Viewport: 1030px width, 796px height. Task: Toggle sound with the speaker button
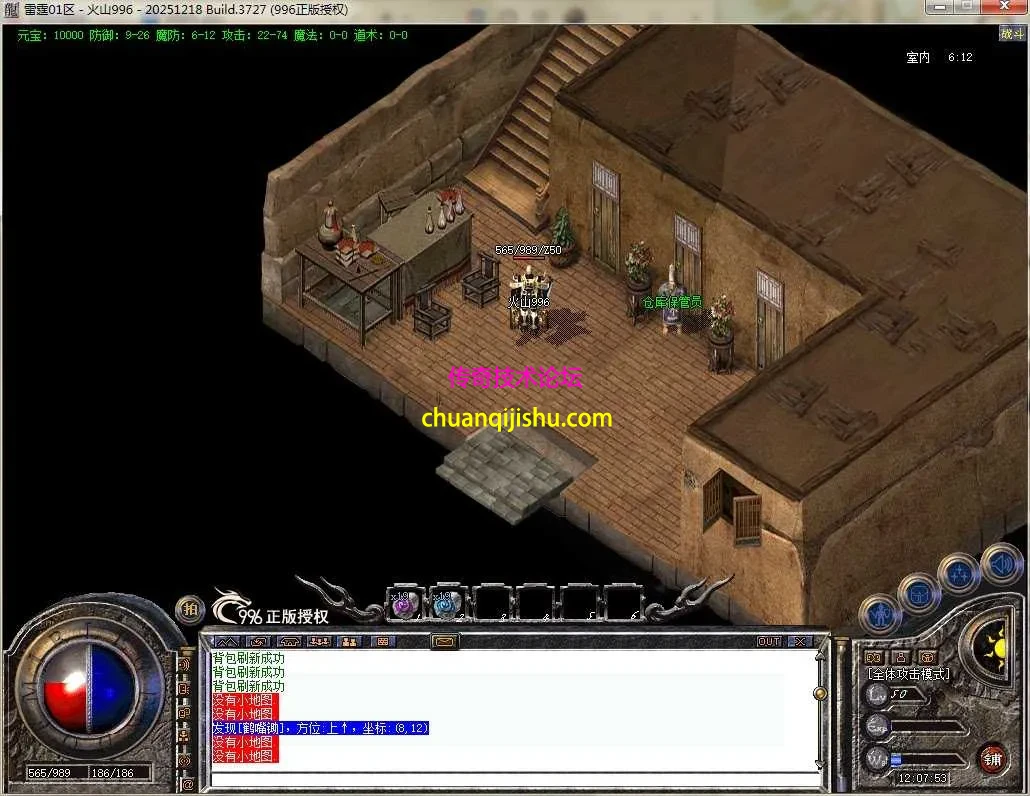1000,563
